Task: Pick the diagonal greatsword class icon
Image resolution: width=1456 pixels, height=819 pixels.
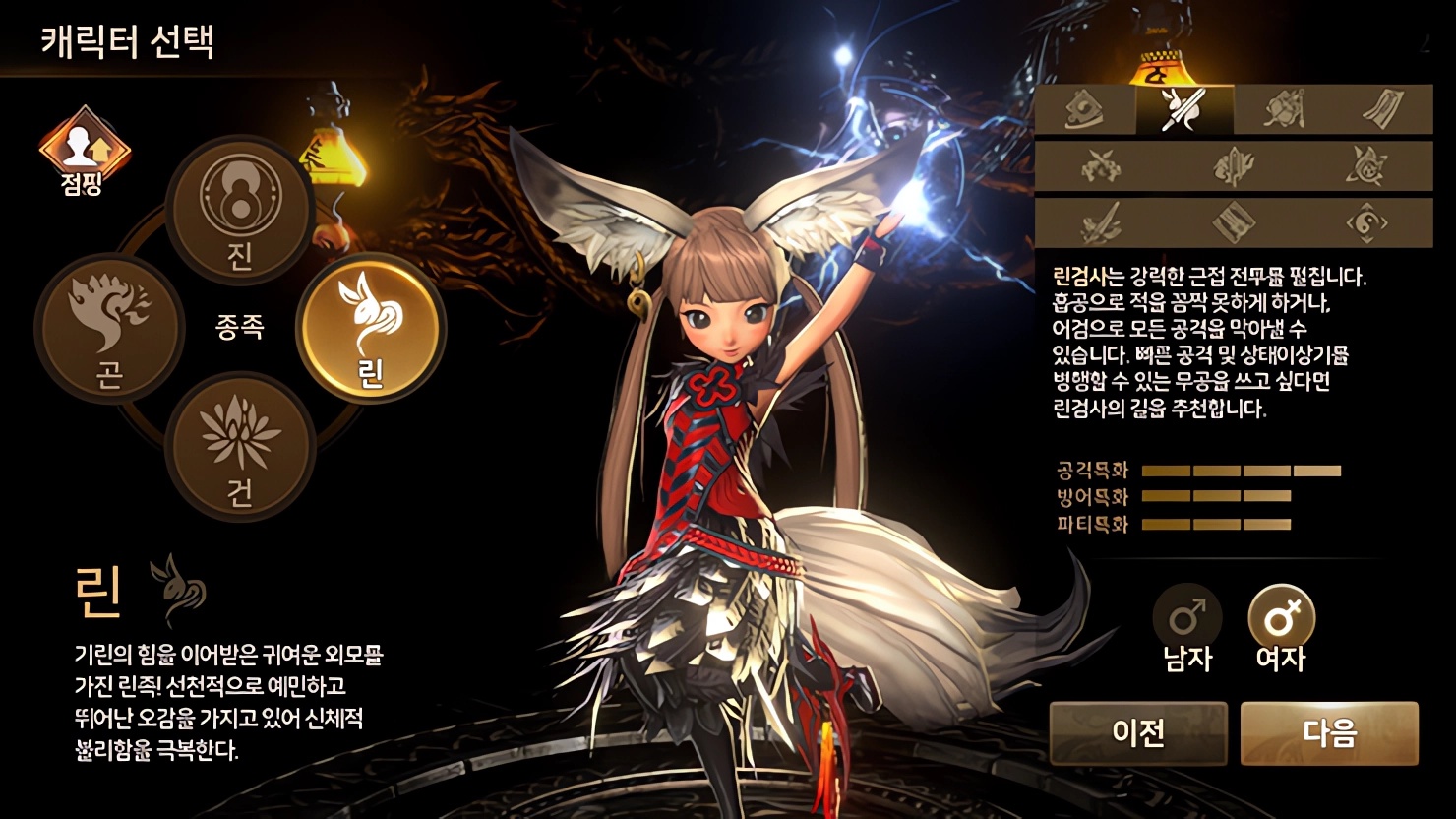Action: pos(1101,222)
